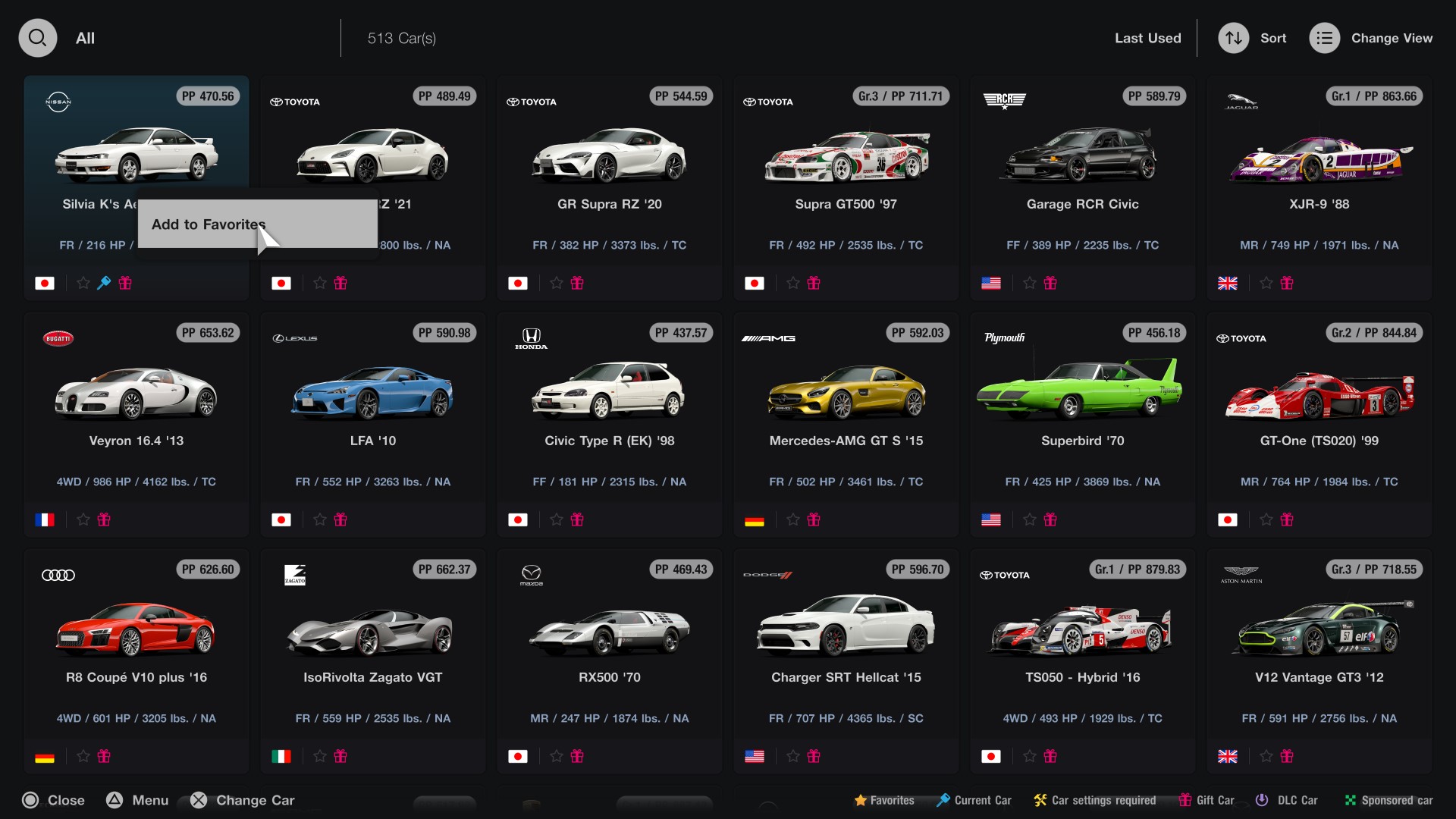Select the Sort icon with arrows

[1232, 37]
